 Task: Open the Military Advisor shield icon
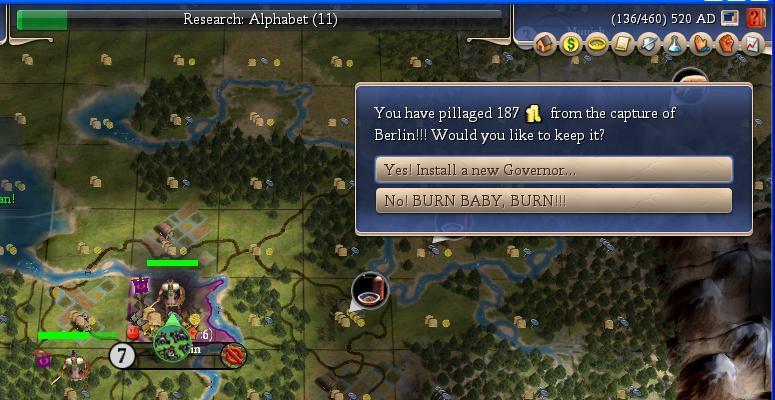pos(648,44)
